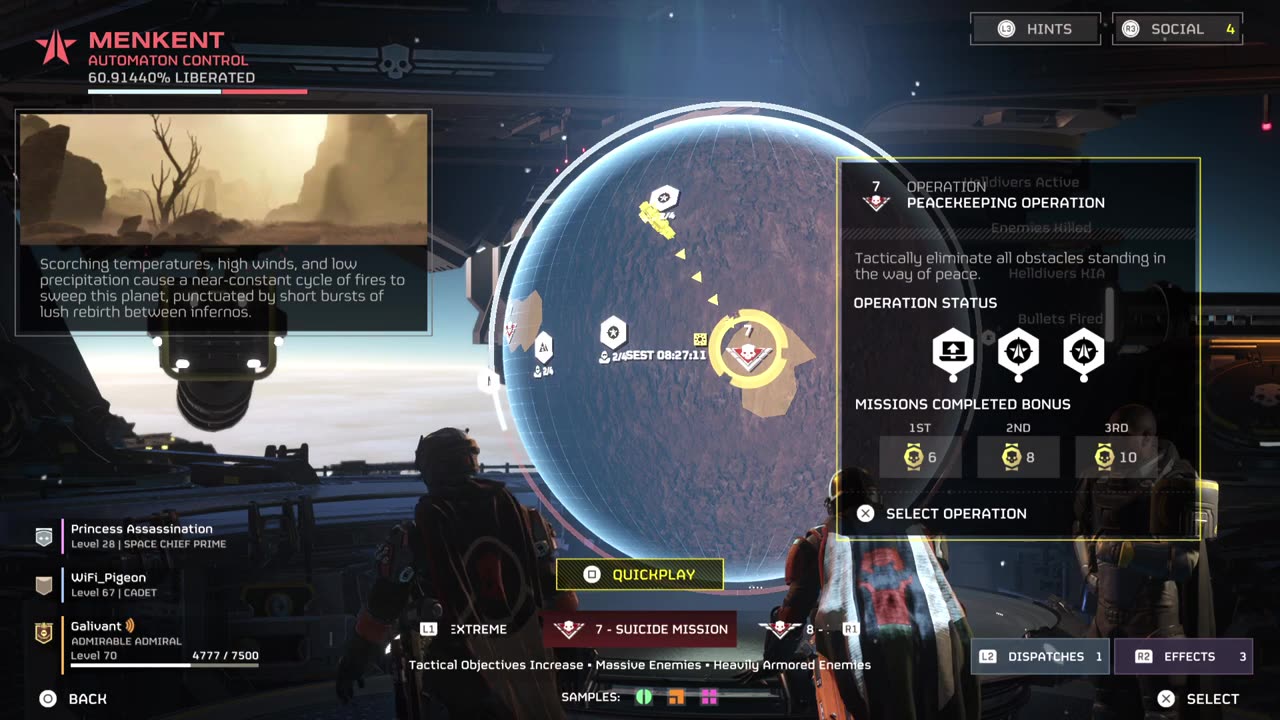Confirm Select Operation
Screen dimensions: 1280x720
(x=942, y=513)
